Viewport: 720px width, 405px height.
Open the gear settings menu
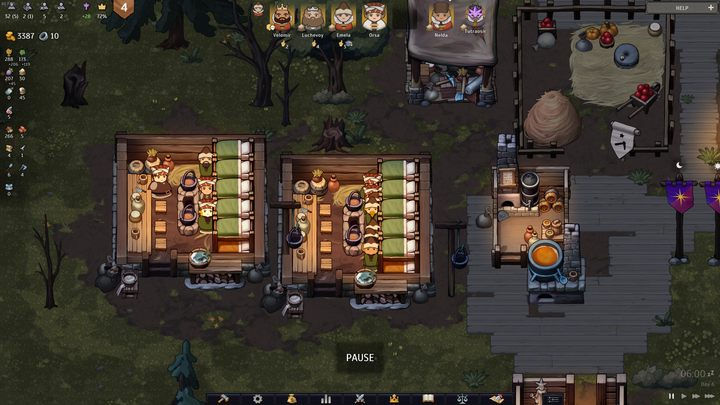pyautogui.click(x=257, y=398)
